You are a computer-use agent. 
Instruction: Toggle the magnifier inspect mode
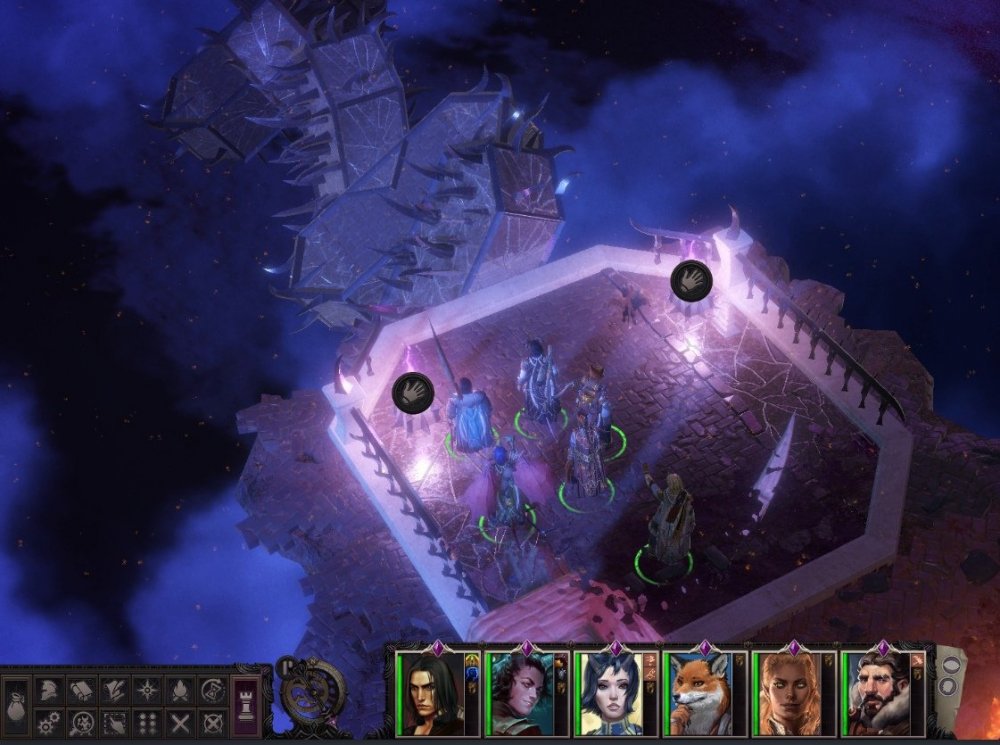click(x=80, y=722)
